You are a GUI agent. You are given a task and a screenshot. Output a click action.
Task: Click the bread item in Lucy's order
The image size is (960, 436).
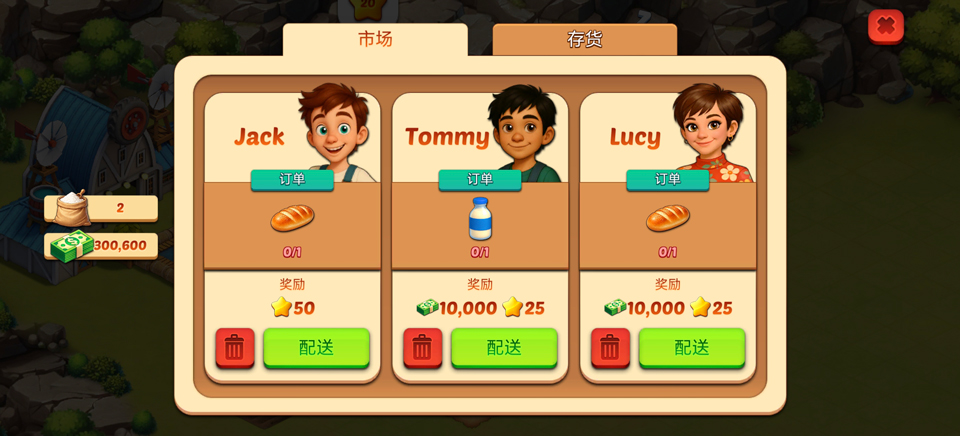coord(667,217)
